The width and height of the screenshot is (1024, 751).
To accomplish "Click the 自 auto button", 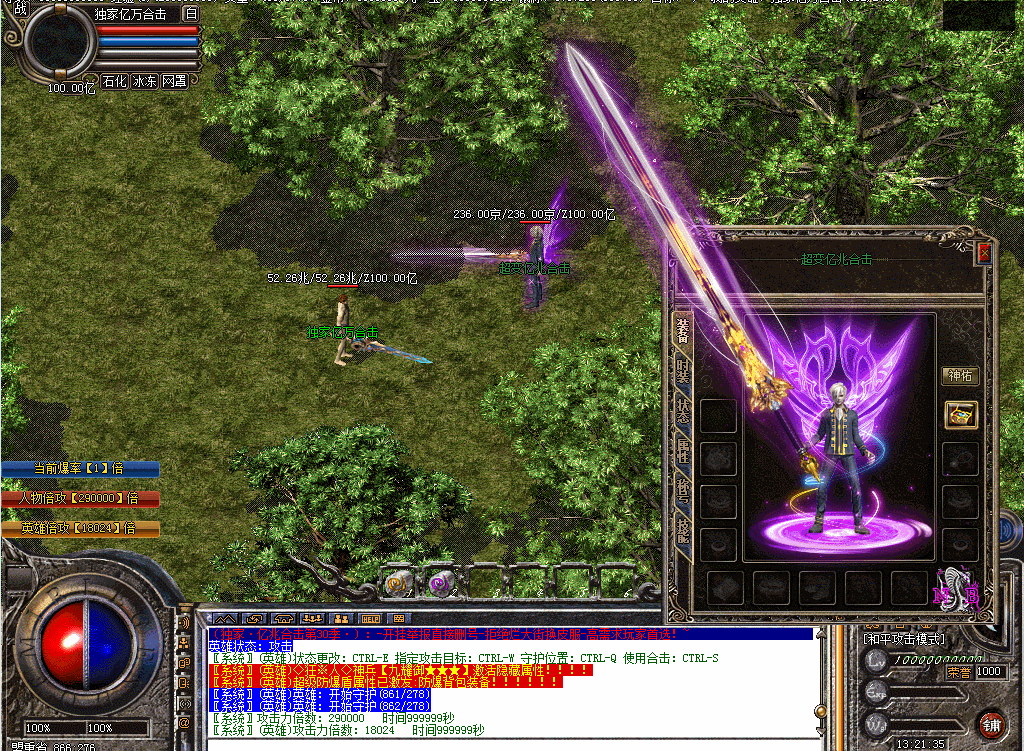I will tap(191, 14).
